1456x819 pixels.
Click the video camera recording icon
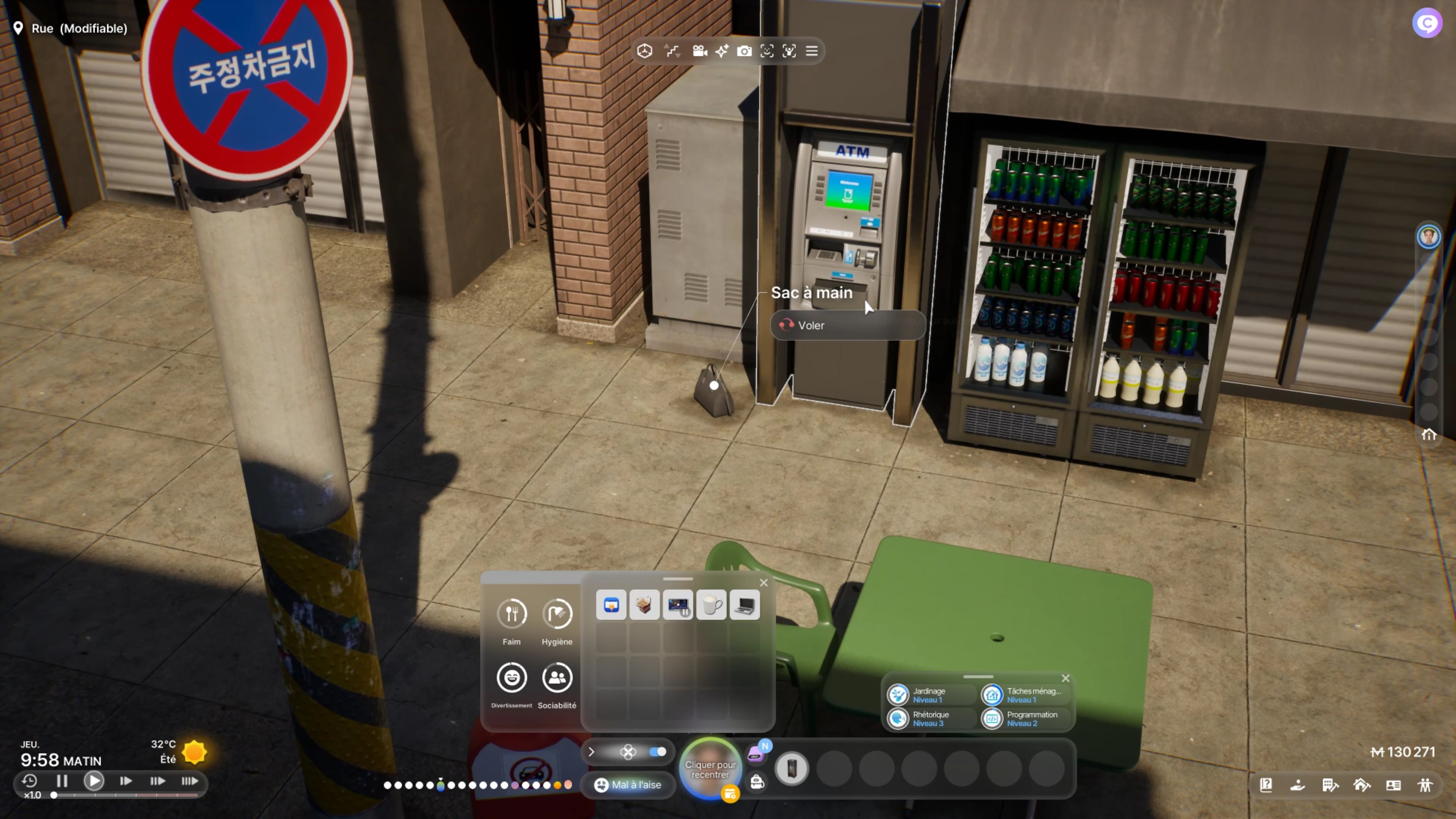coord(700,52)
